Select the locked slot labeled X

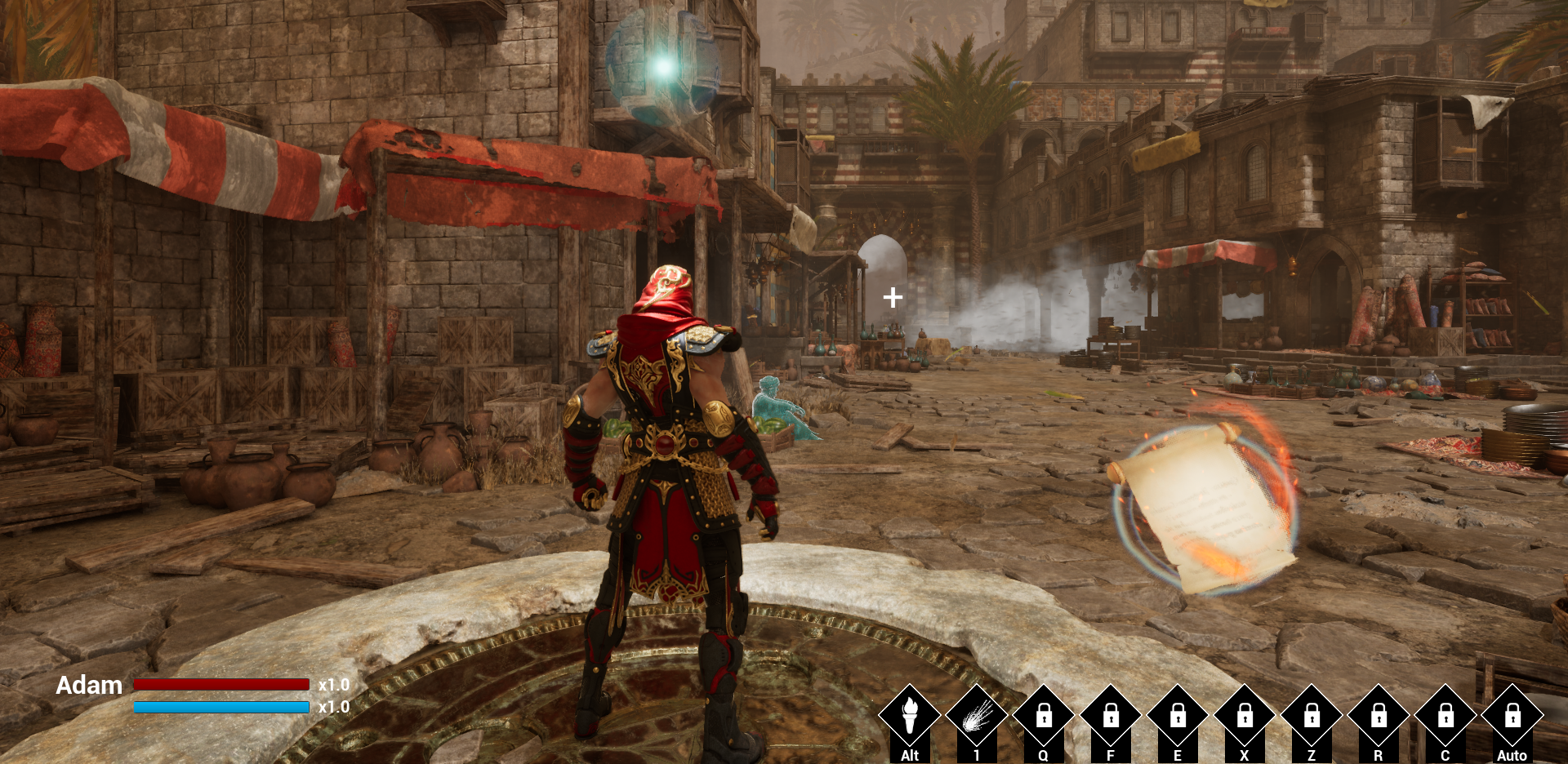(x=1245, y=716)
